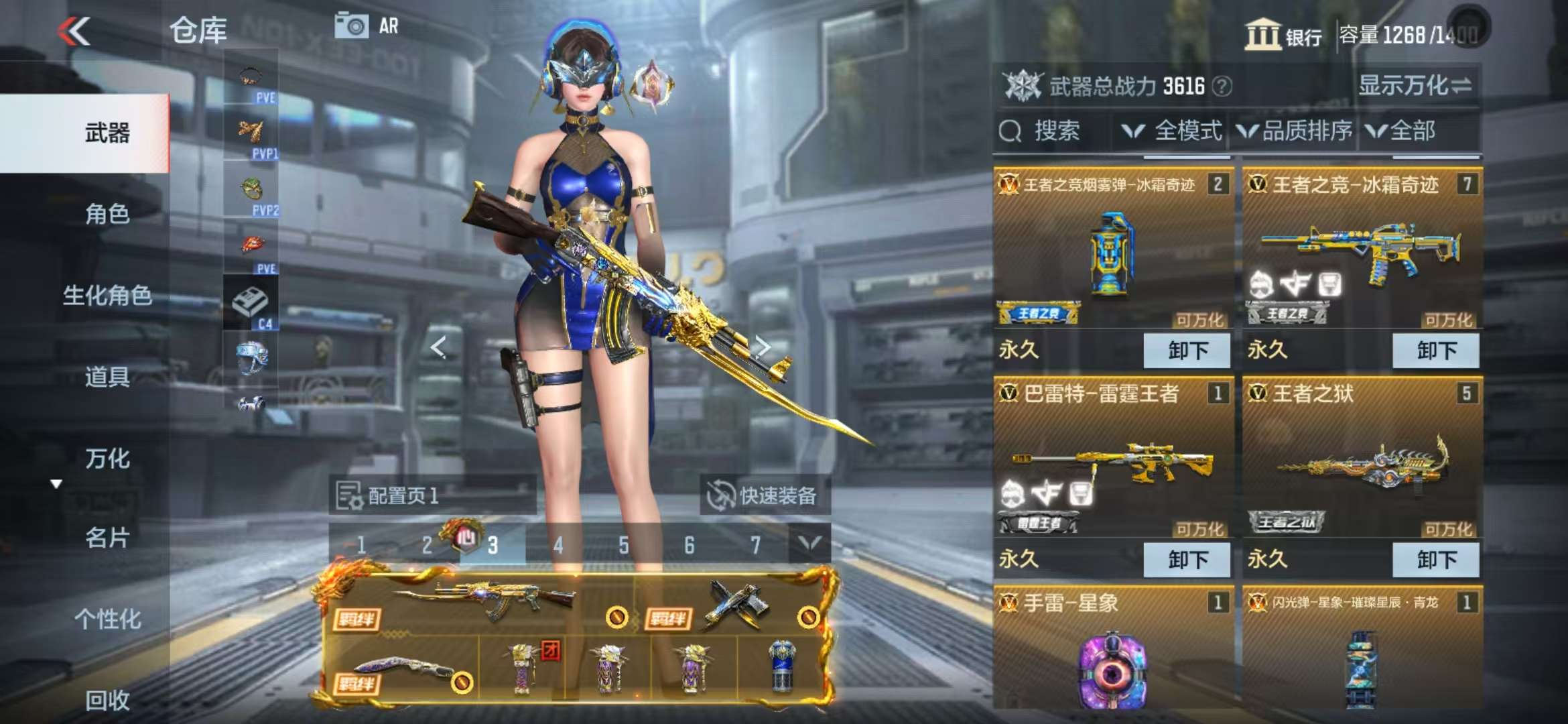1568x724 pixels.
Task: Open the 名片 name card menu
Action: 107,538
